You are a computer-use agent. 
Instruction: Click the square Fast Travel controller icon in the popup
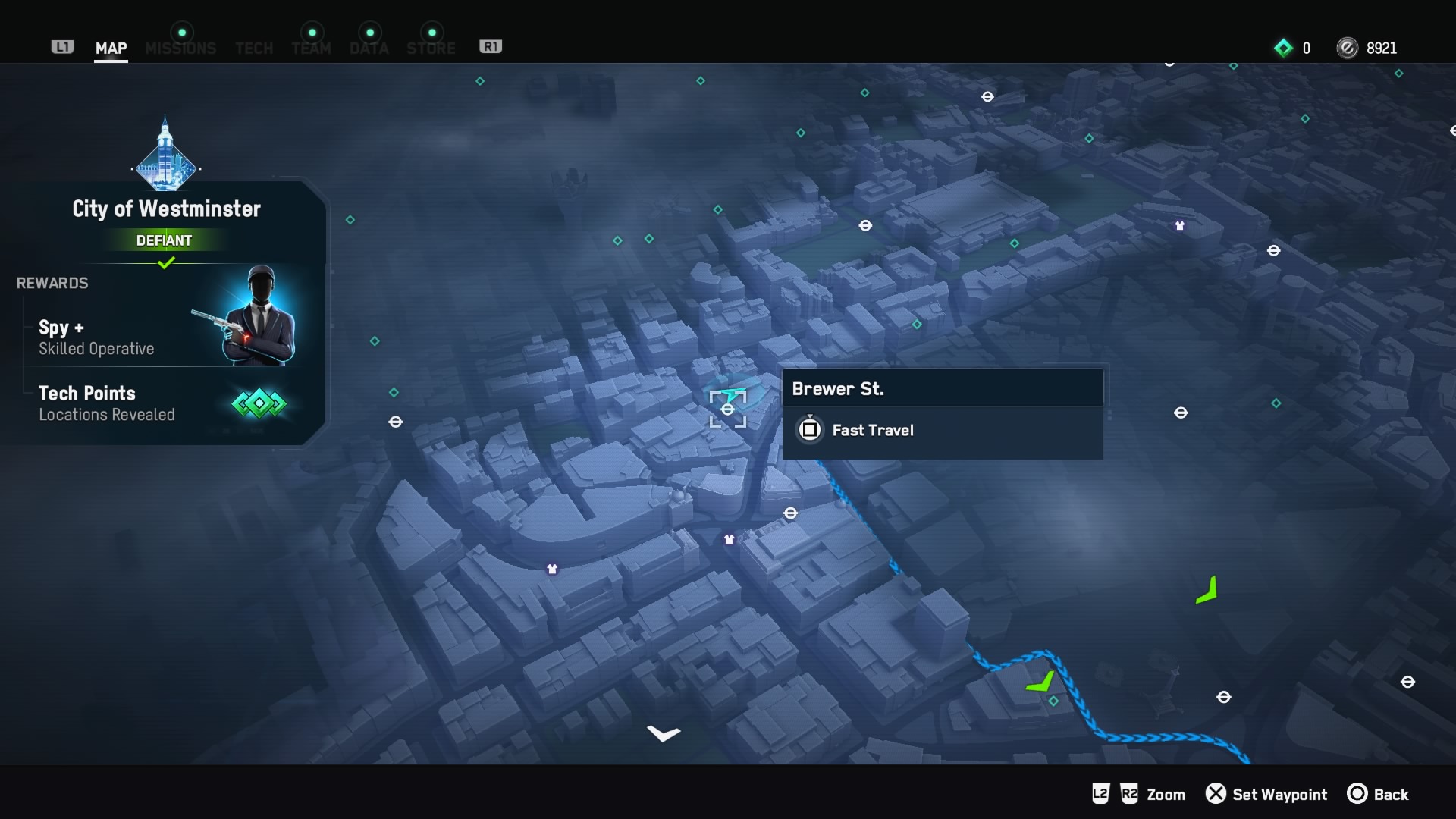pos(810,429)
